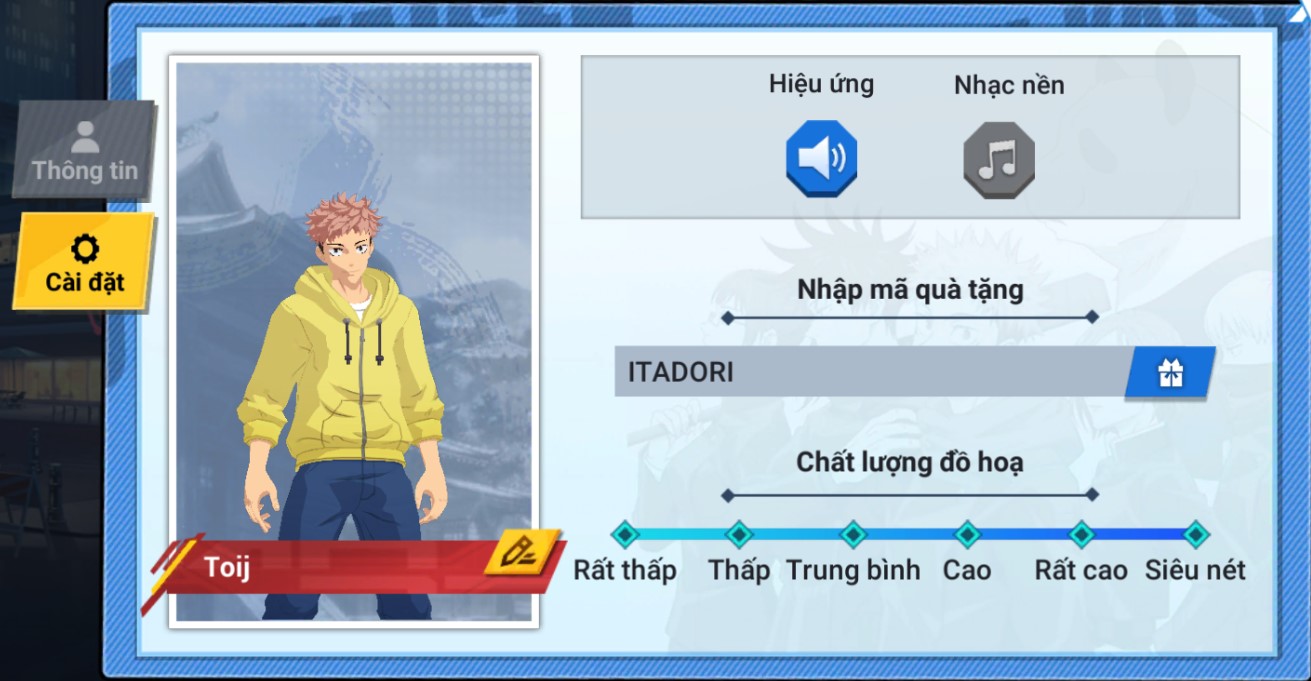The height and width of the screenshot is (681, 1311).
Task: Set graphics quality to Rất thấp
Action: click(625, 534)
